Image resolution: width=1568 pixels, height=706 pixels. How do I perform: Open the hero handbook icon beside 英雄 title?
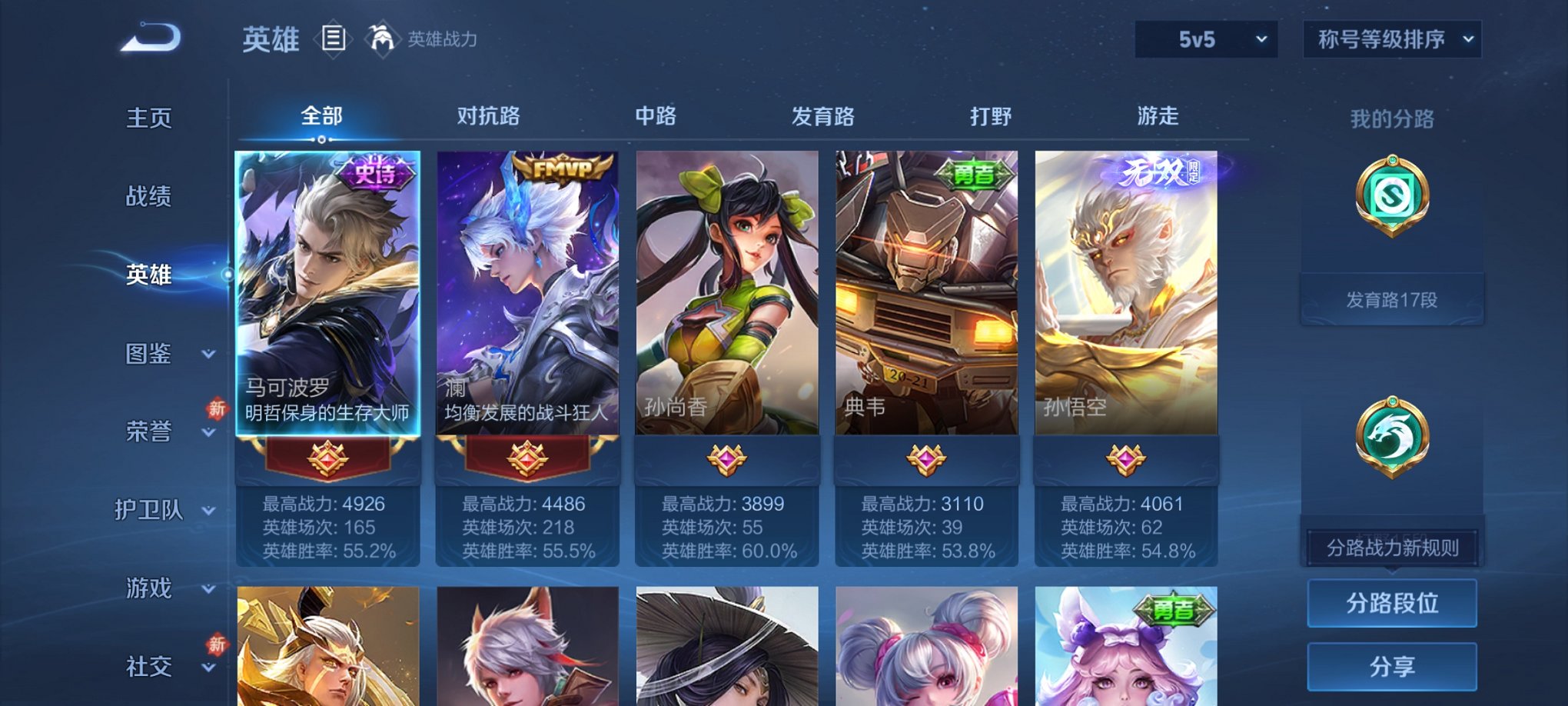click(334, 39)
